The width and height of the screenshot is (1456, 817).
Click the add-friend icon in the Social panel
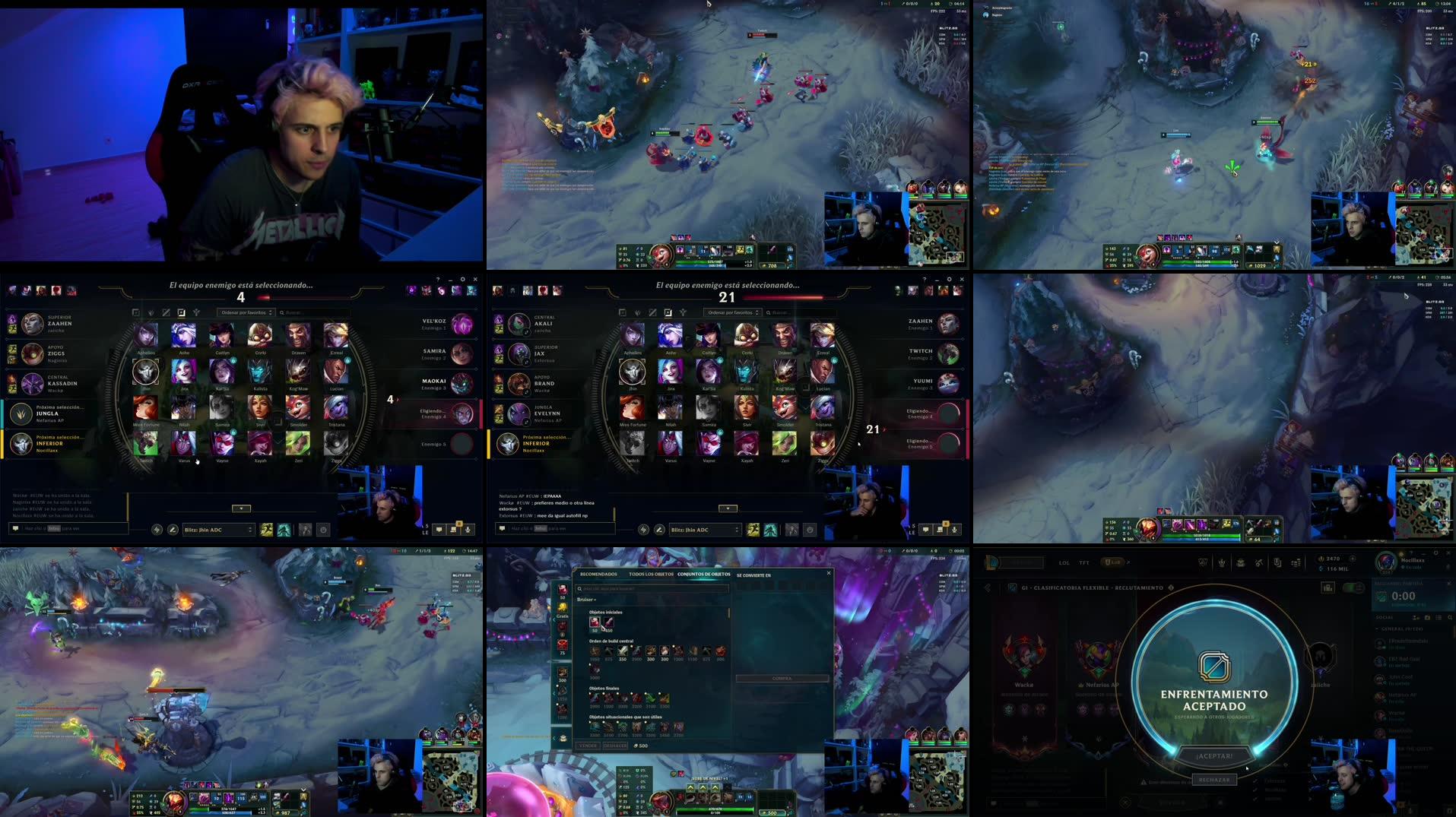pyautogui.click(x=1415, y=617)
